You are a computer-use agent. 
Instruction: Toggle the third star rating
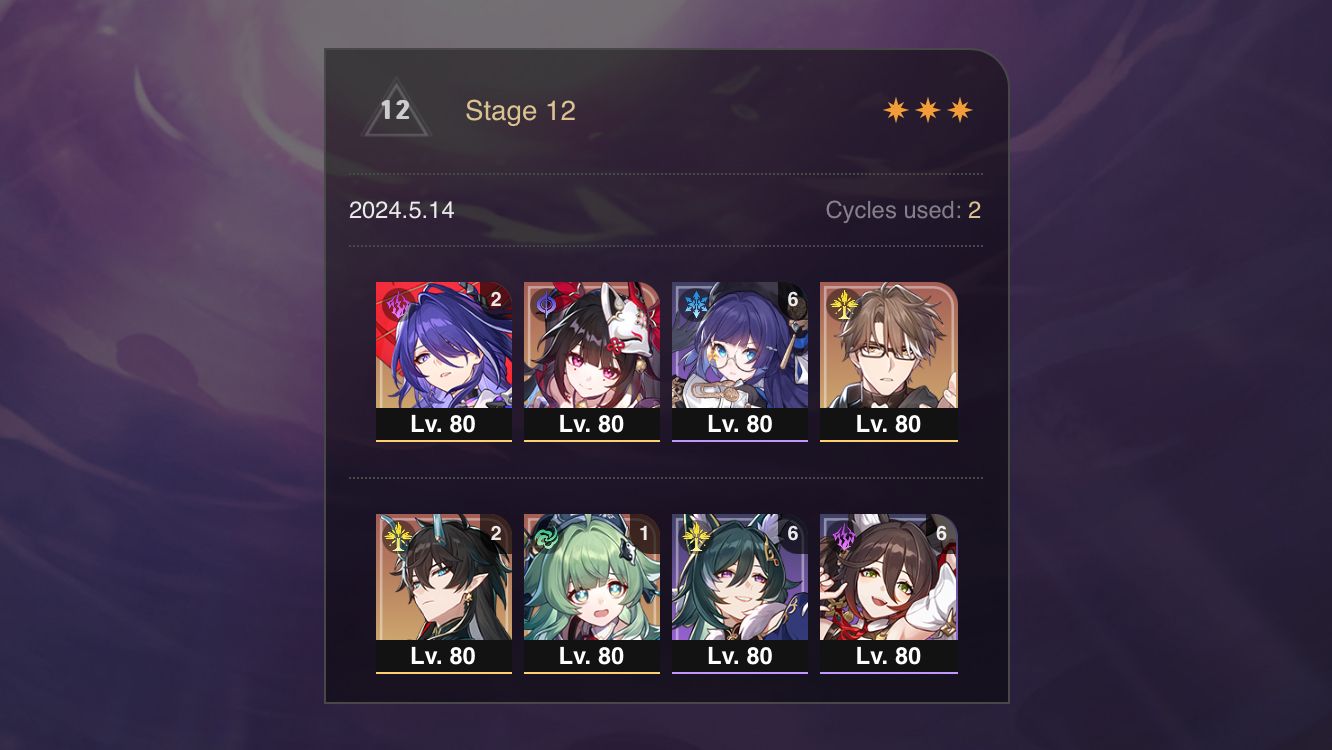click(959, 108)
